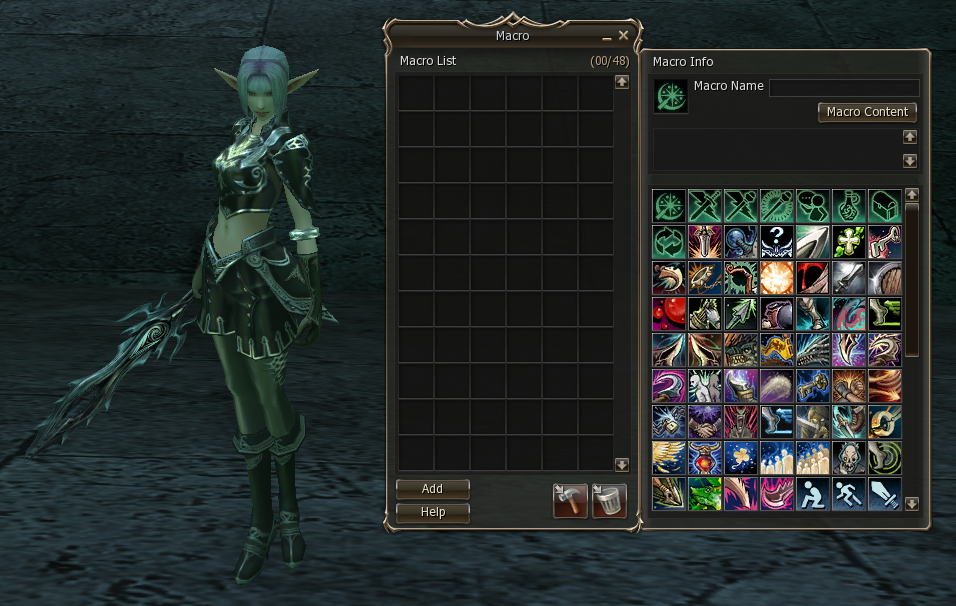Focus the Macro Name text field

coord(844,88)
